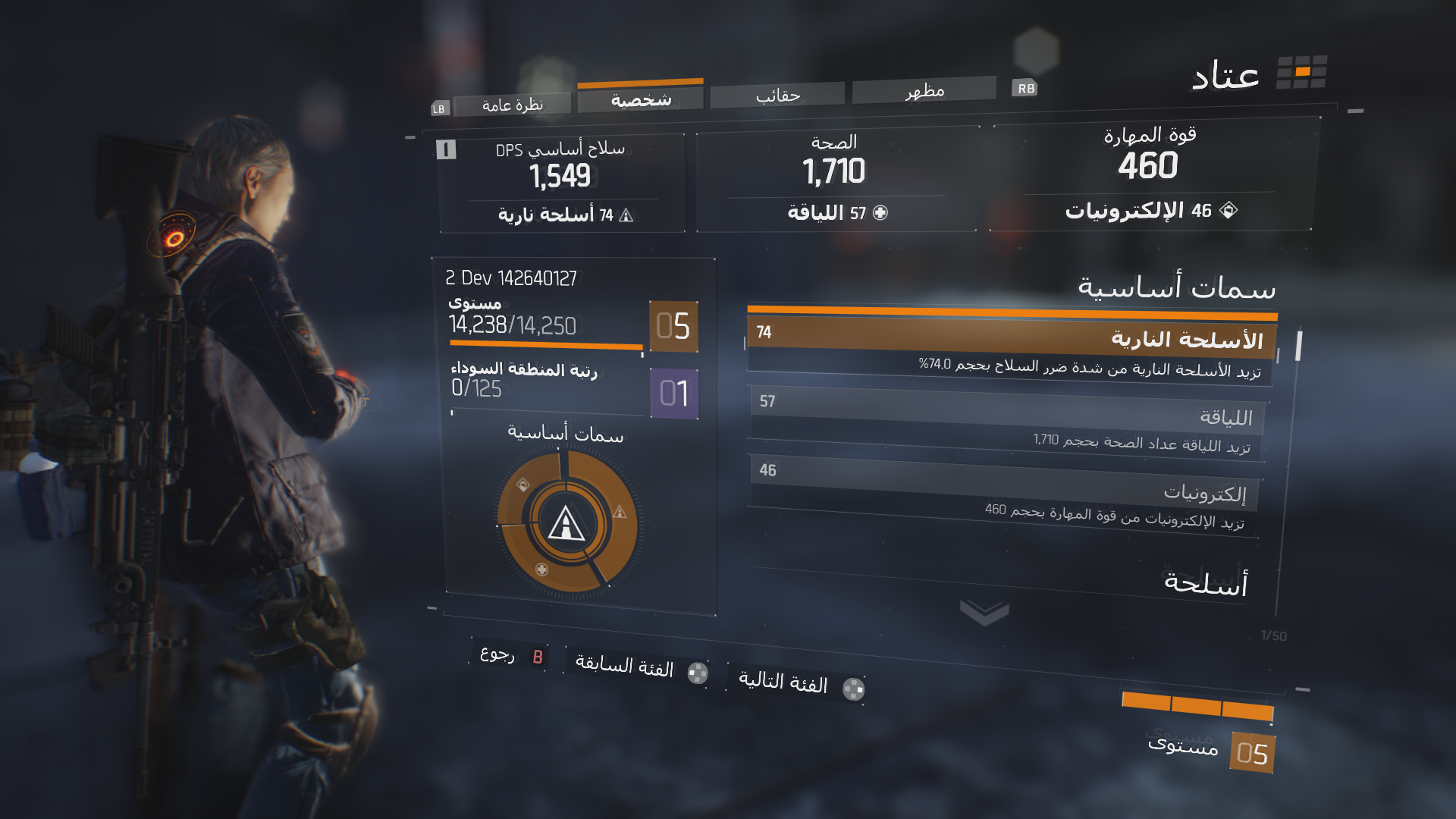Click the رجوع back button

pyautogui.click(x=510, y=654)
